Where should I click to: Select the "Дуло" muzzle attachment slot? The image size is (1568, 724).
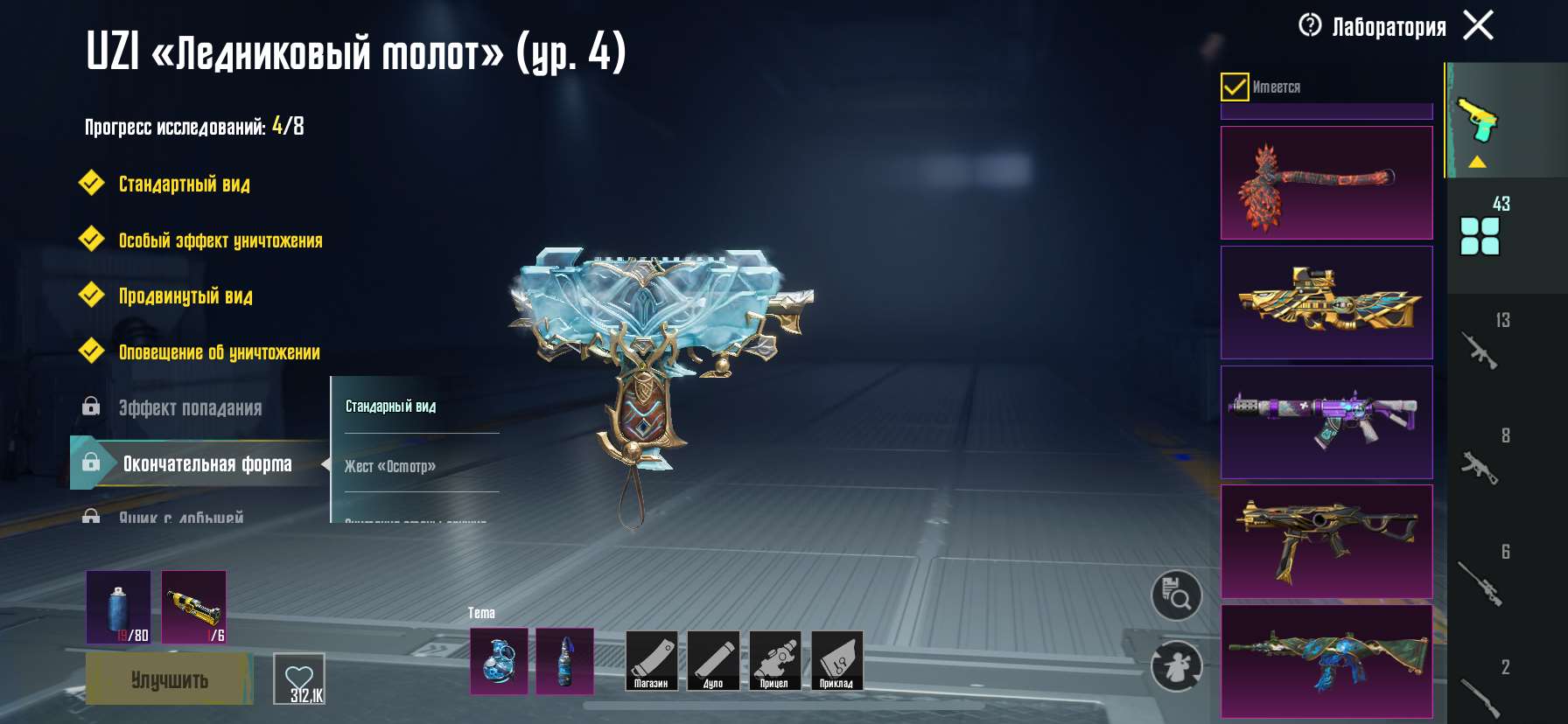tap(713, 661)
